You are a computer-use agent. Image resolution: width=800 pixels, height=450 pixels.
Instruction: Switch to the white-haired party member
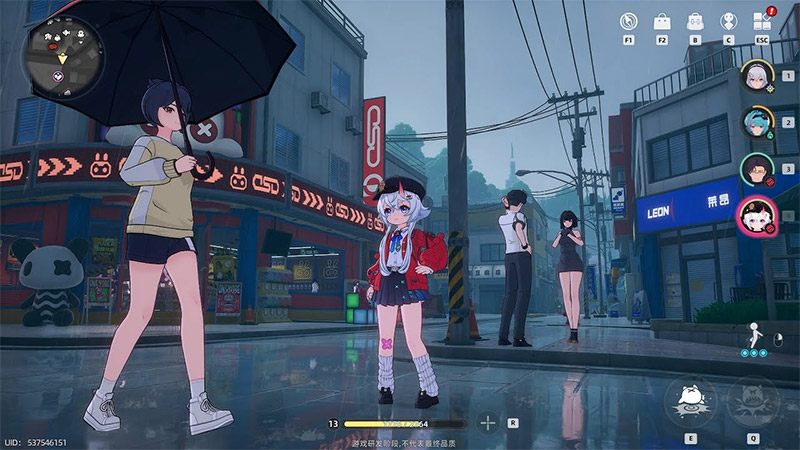(756, 75)
